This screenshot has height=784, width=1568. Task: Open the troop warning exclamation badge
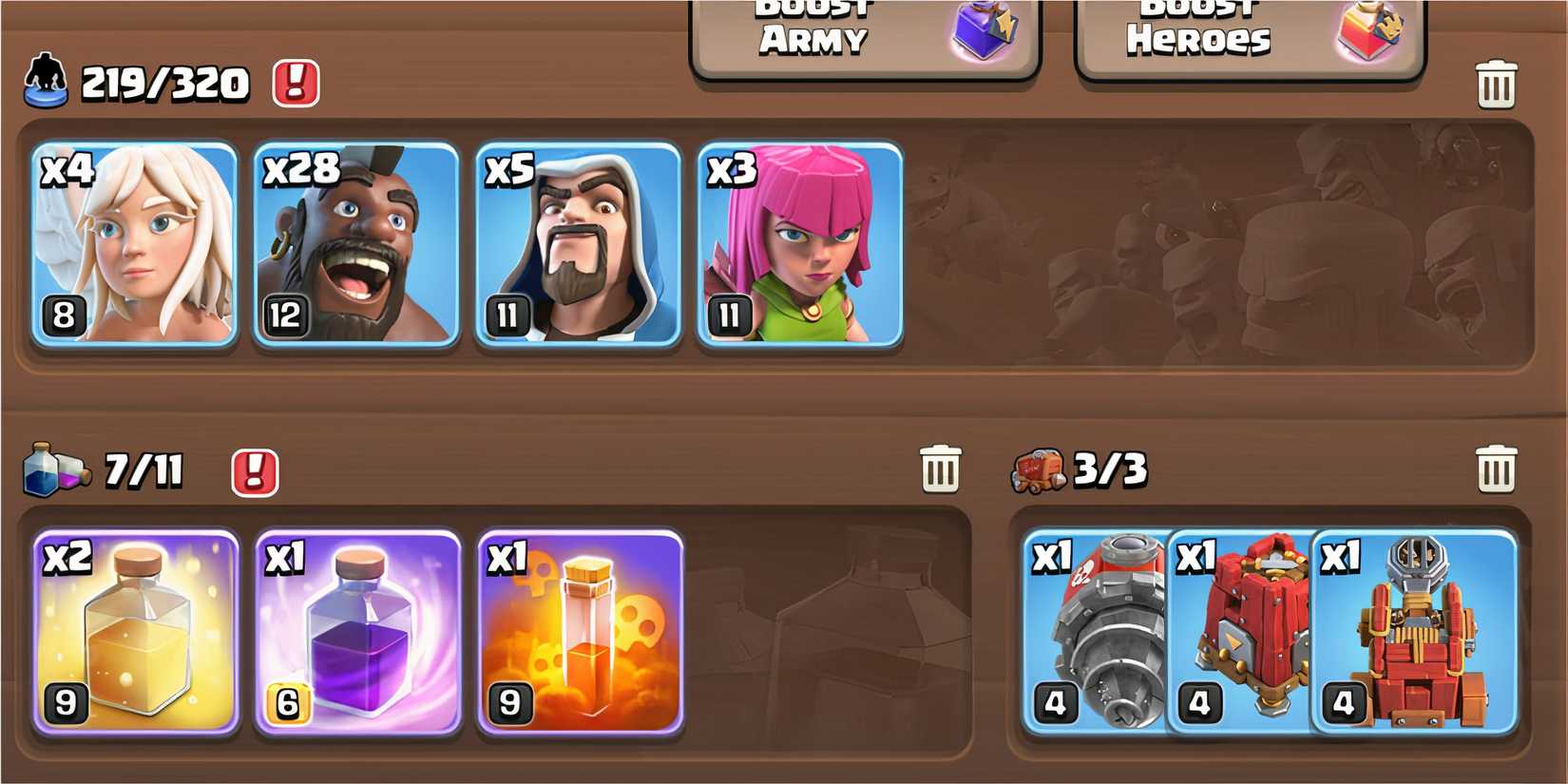(295, 84)
